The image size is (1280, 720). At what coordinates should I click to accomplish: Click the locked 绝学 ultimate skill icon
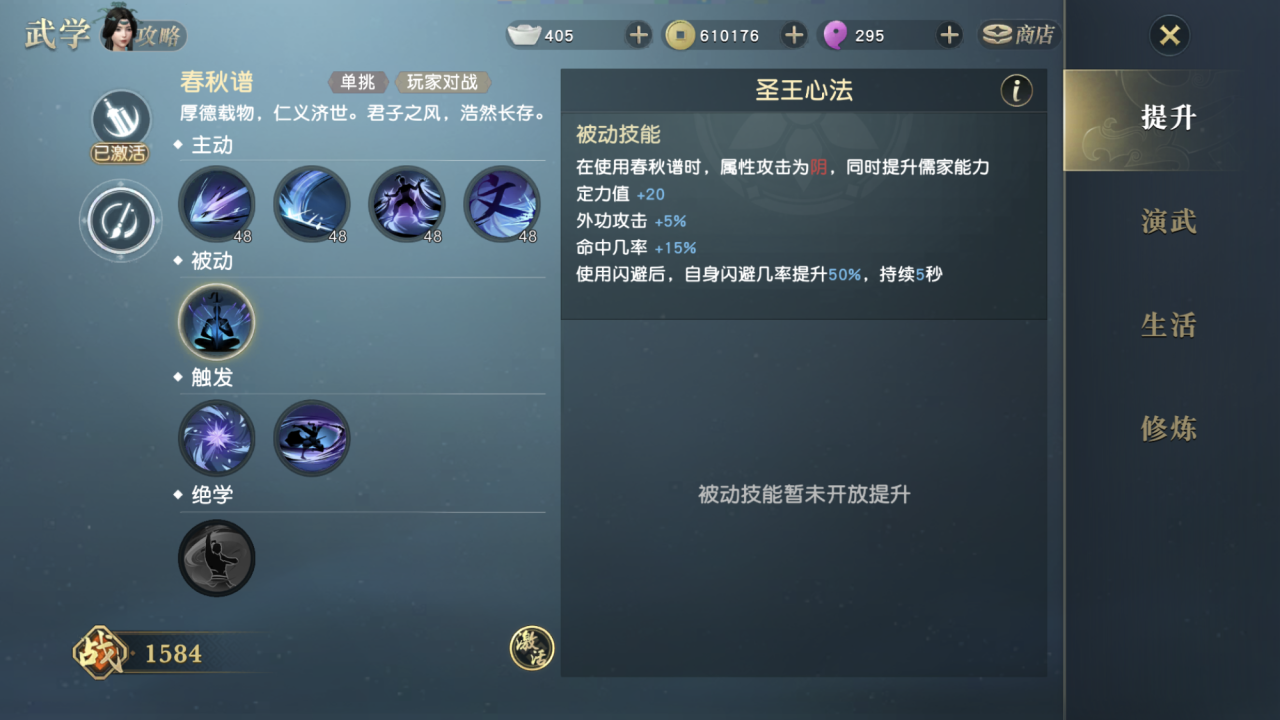(x=216, y=558)
